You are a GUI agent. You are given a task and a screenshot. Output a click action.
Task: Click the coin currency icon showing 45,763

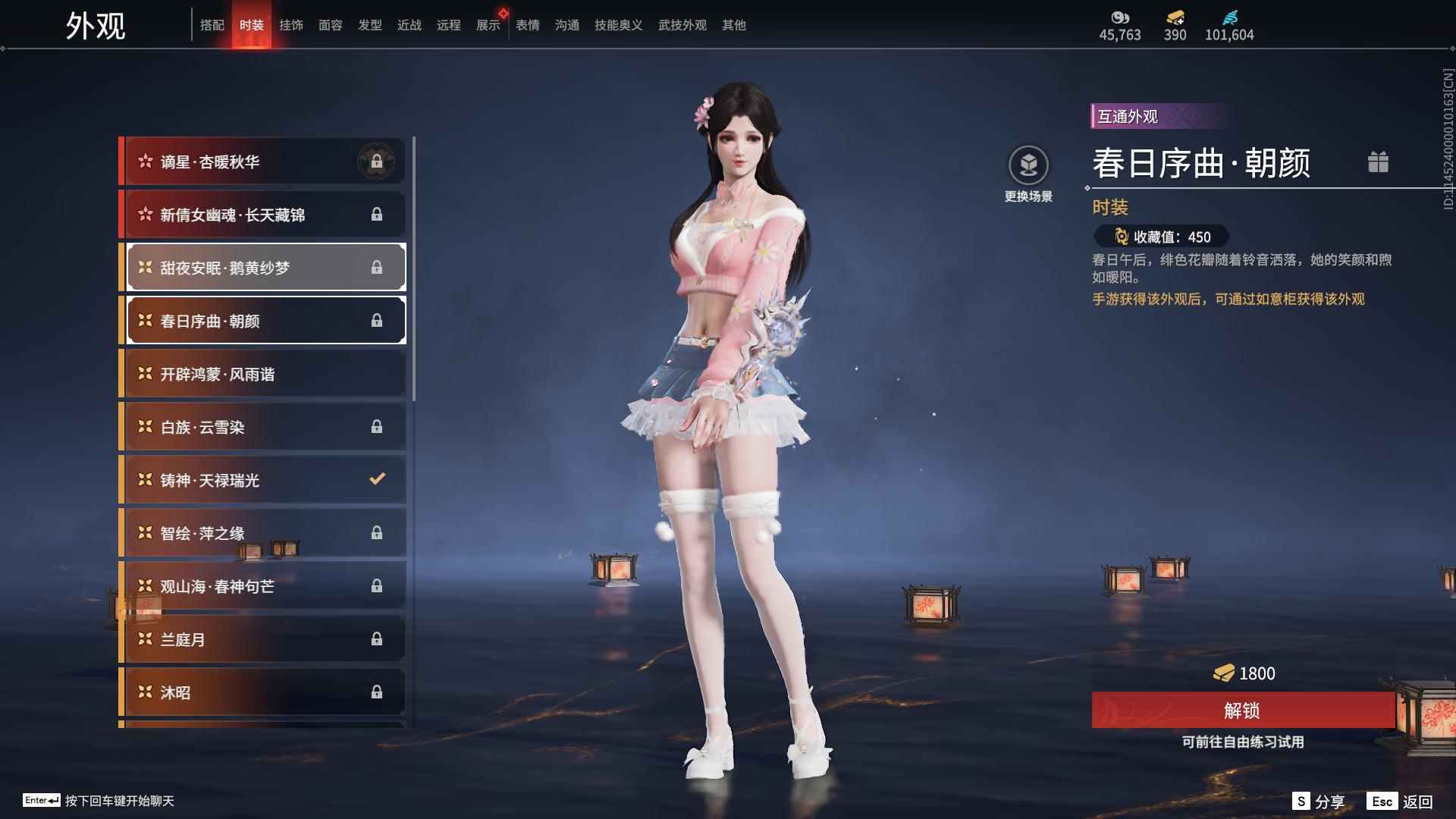pos(1120,17)
